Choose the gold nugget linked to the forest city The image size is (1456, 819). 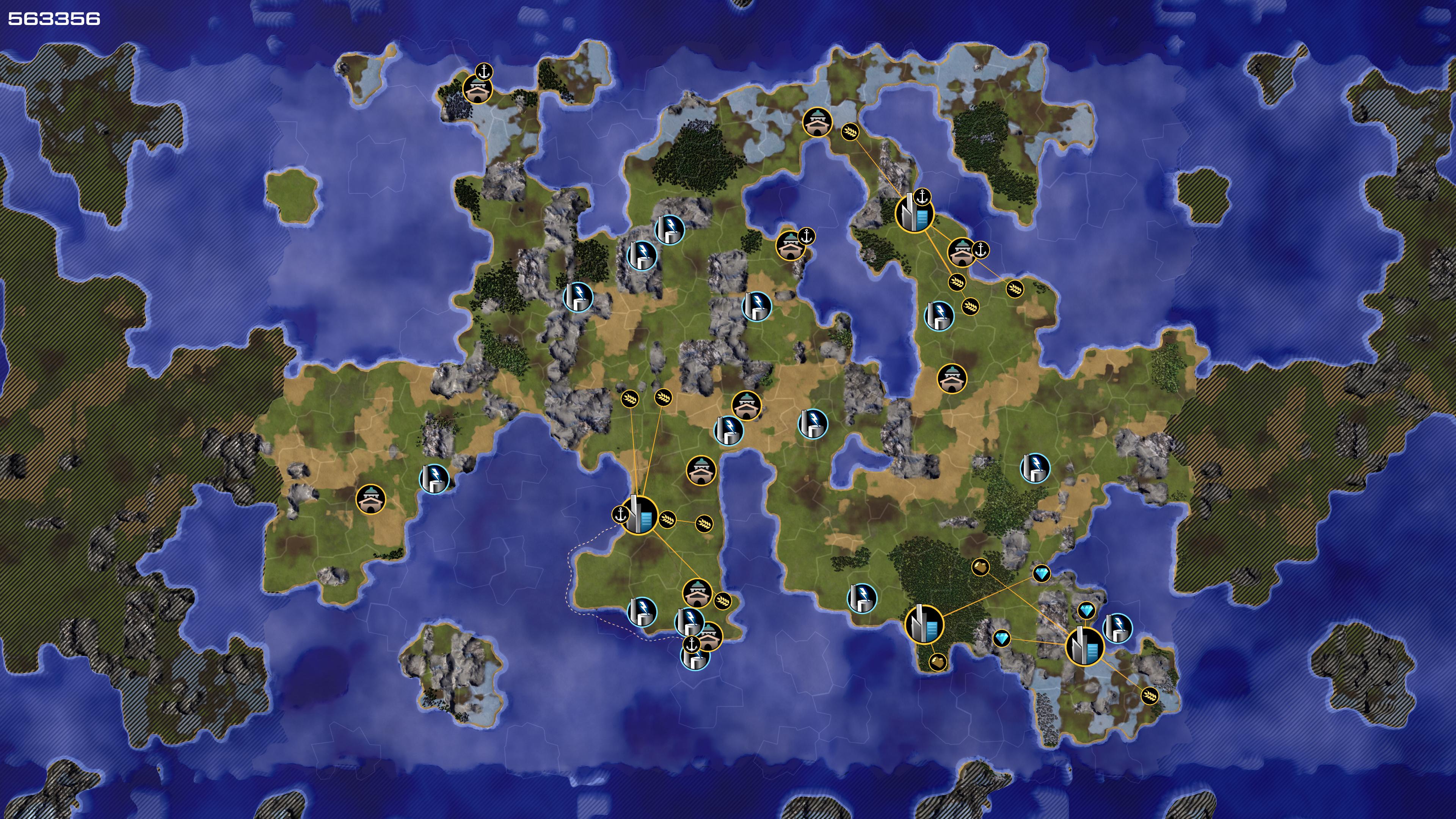[x=937, y=661]
